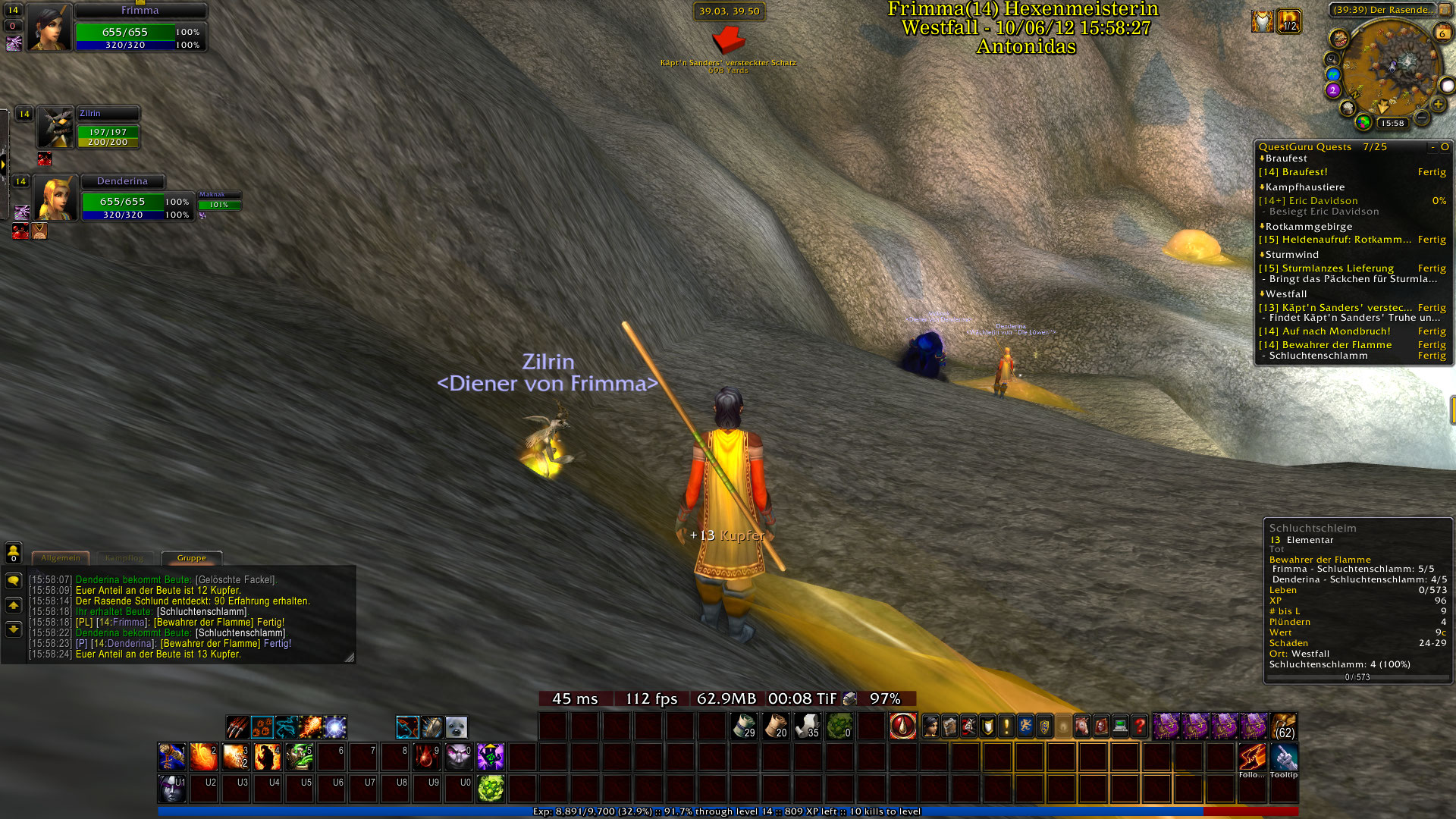This screenshot has height=819, width=1456.
Task: Switch to the Gruppe chat tab
Action: click(191, 558)
